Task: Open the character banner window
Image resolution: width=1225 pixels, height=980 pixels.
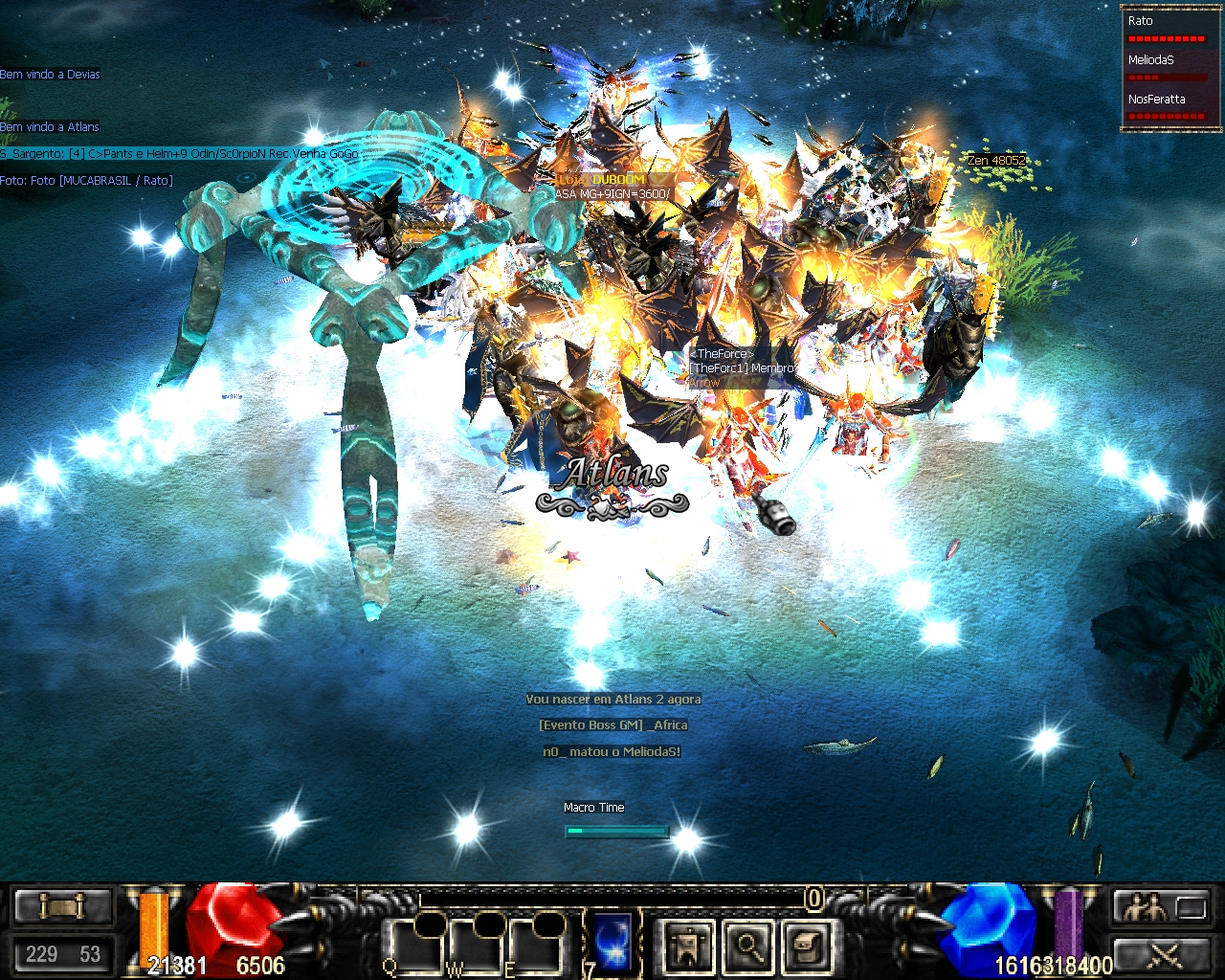Action: click(x=688, y=946)
